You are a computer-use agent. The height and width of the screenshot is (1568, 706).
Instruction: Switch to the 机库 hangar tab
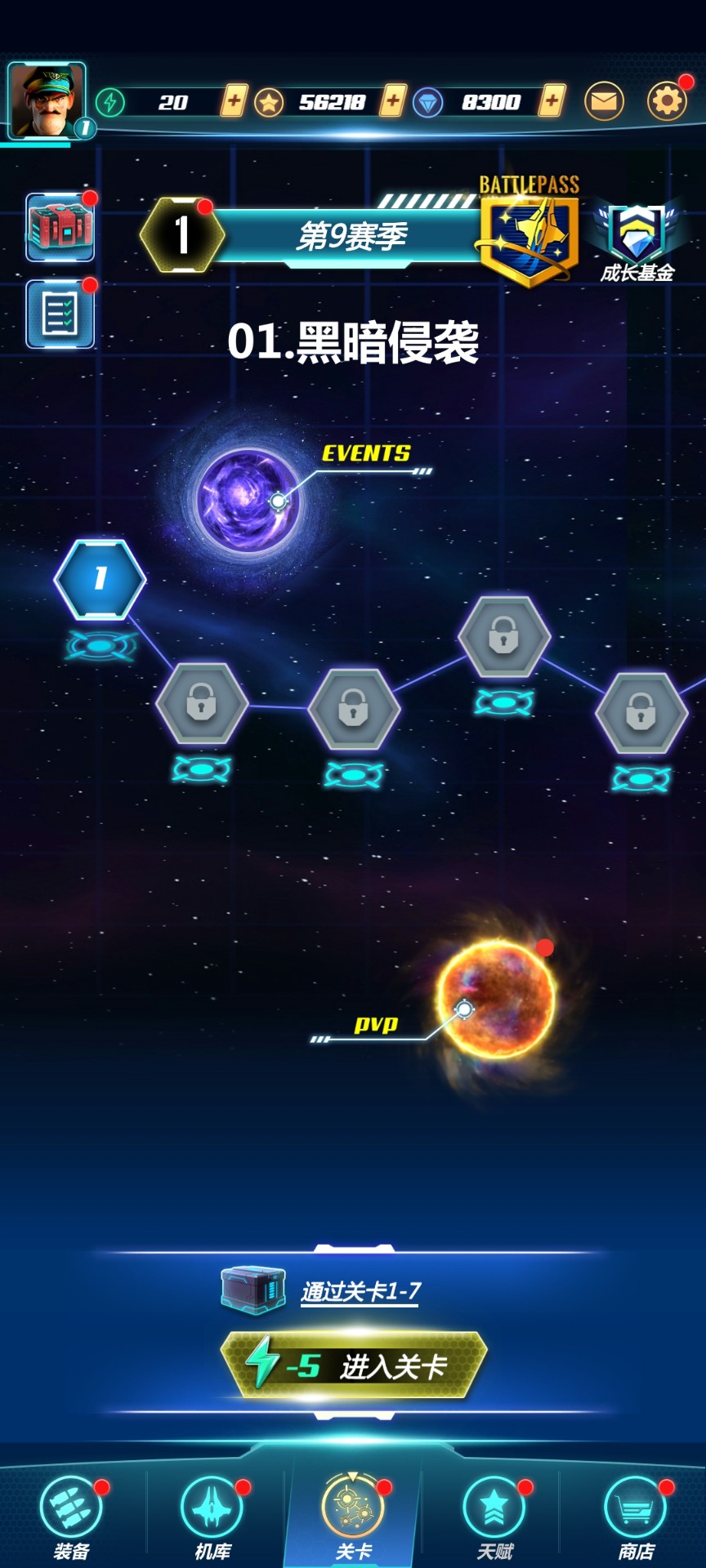[x=212, y=1517]
